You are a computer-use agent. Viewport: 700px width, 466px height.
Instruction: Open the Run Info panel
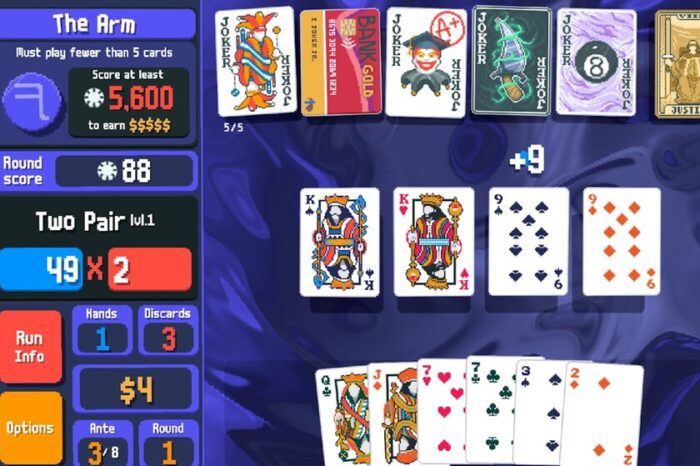pos(29,346)
